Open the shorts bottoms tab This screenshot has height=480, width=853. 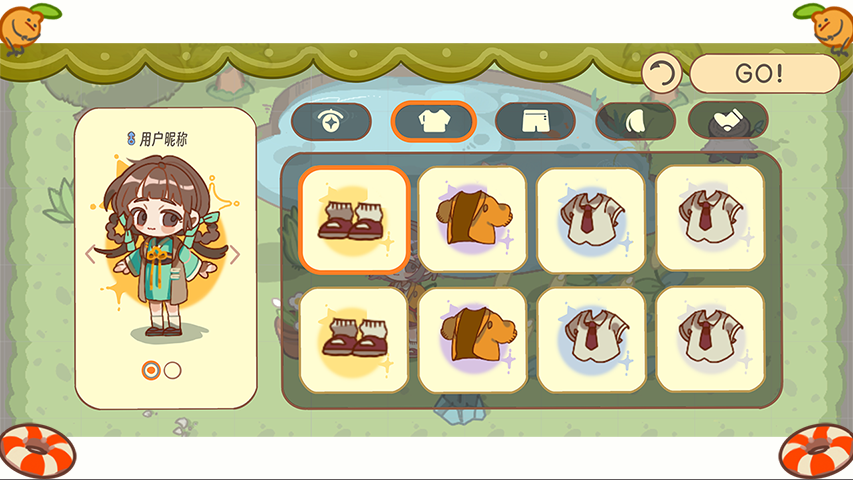pyautogui.click(x=535, y=121)
